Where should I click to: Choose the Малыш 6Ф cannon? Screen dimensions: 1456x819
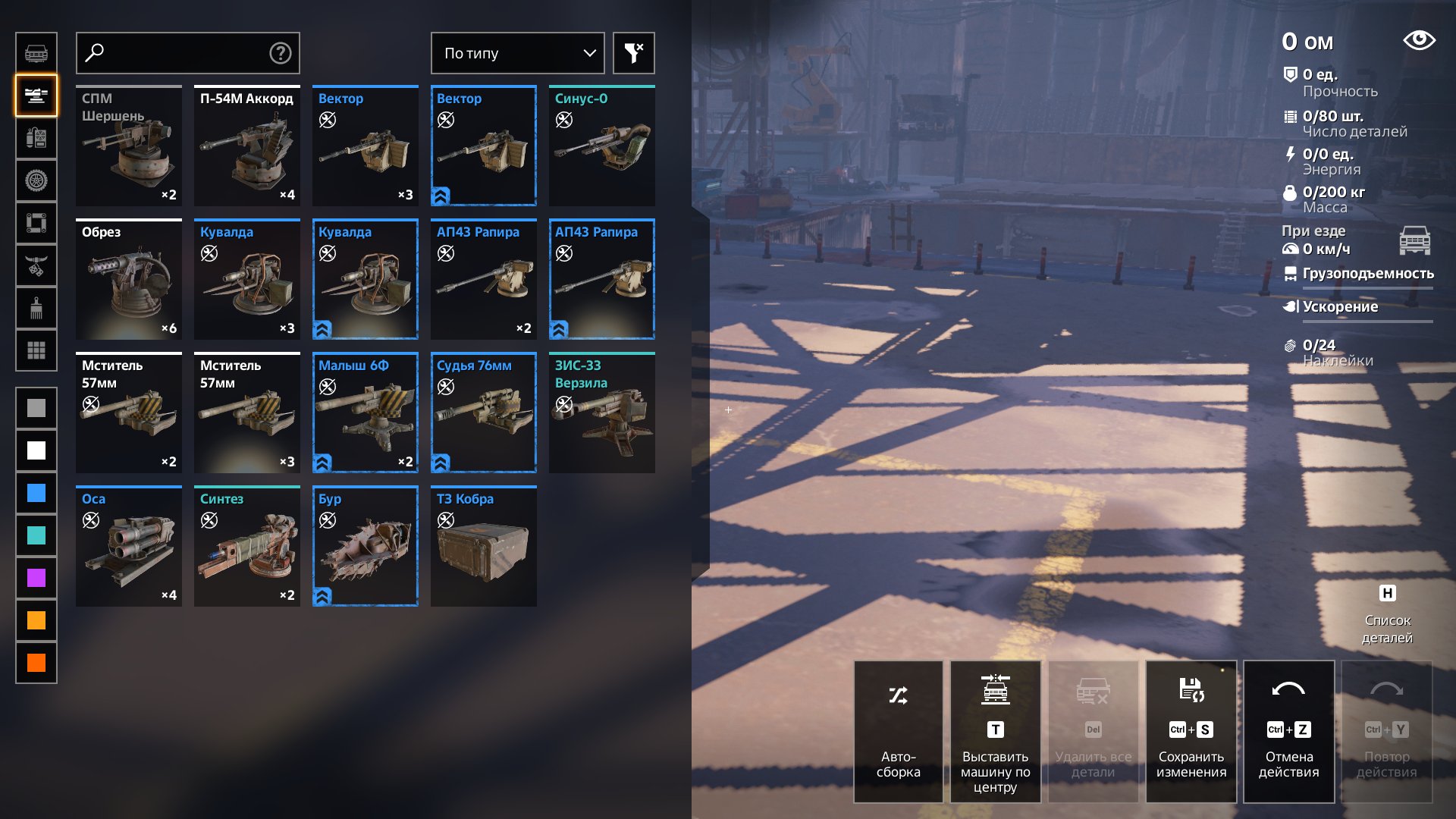tap(366, 413)
